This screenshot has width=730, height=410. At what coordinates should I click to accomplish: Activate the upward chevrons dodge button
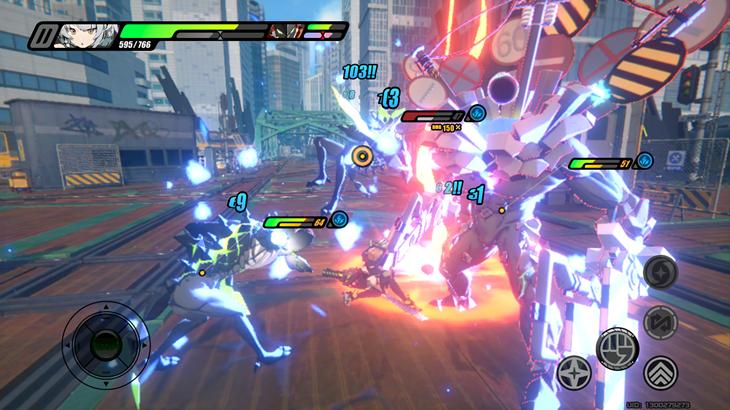tap(660, 373)
